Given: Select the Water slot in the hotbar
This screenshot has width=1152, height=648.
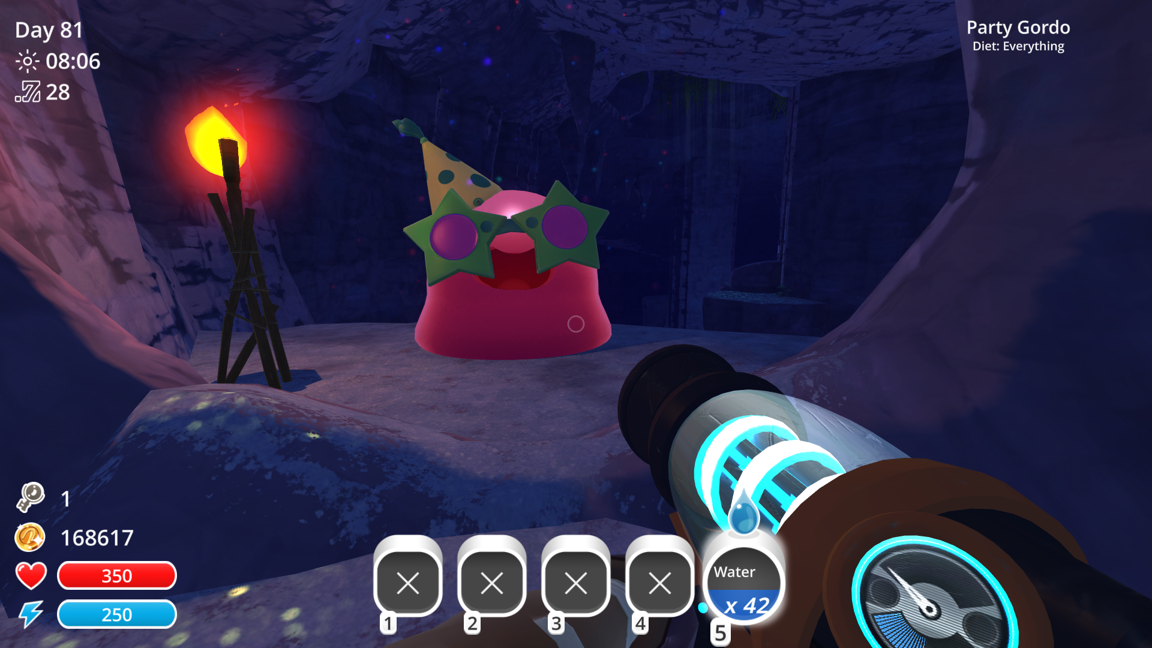Looking at the screenshot, I should click(x=743, y=585).
